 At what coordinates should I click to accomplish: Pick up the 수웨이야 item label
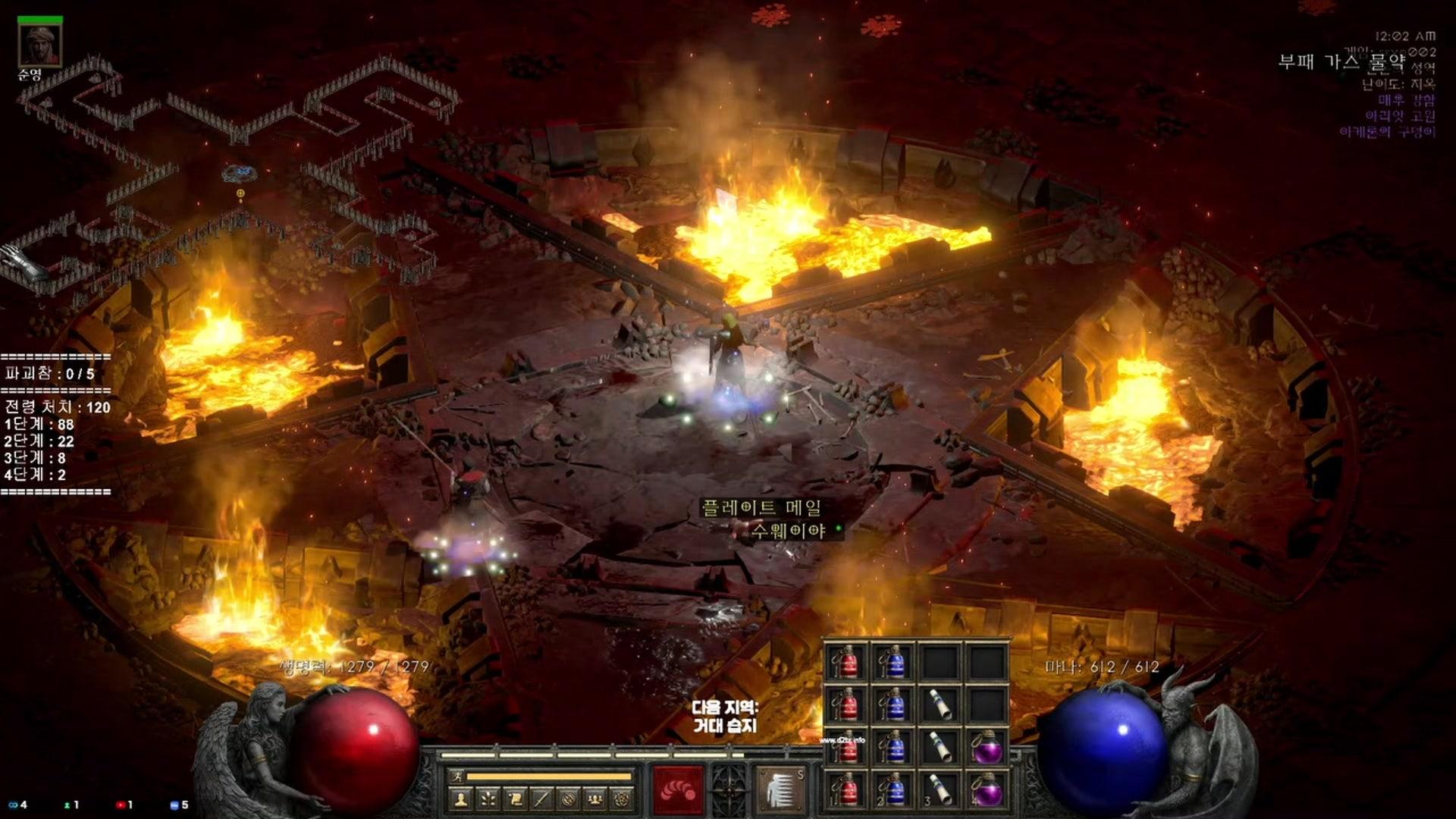[x=788, y=531]
